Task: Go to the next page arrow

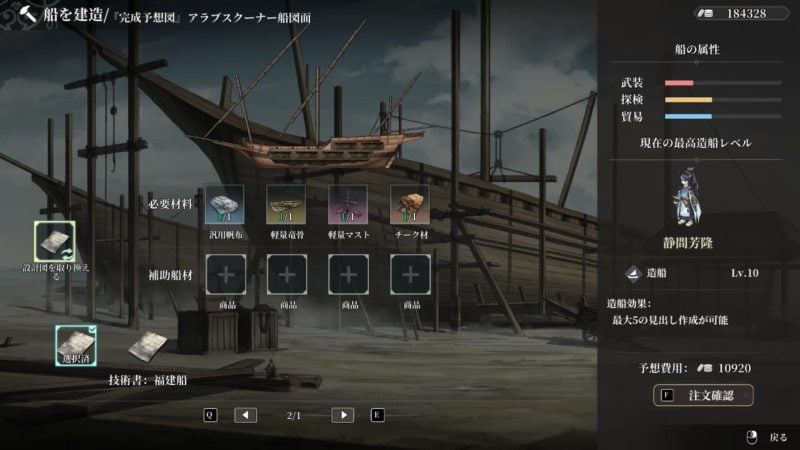Action: 342,415
